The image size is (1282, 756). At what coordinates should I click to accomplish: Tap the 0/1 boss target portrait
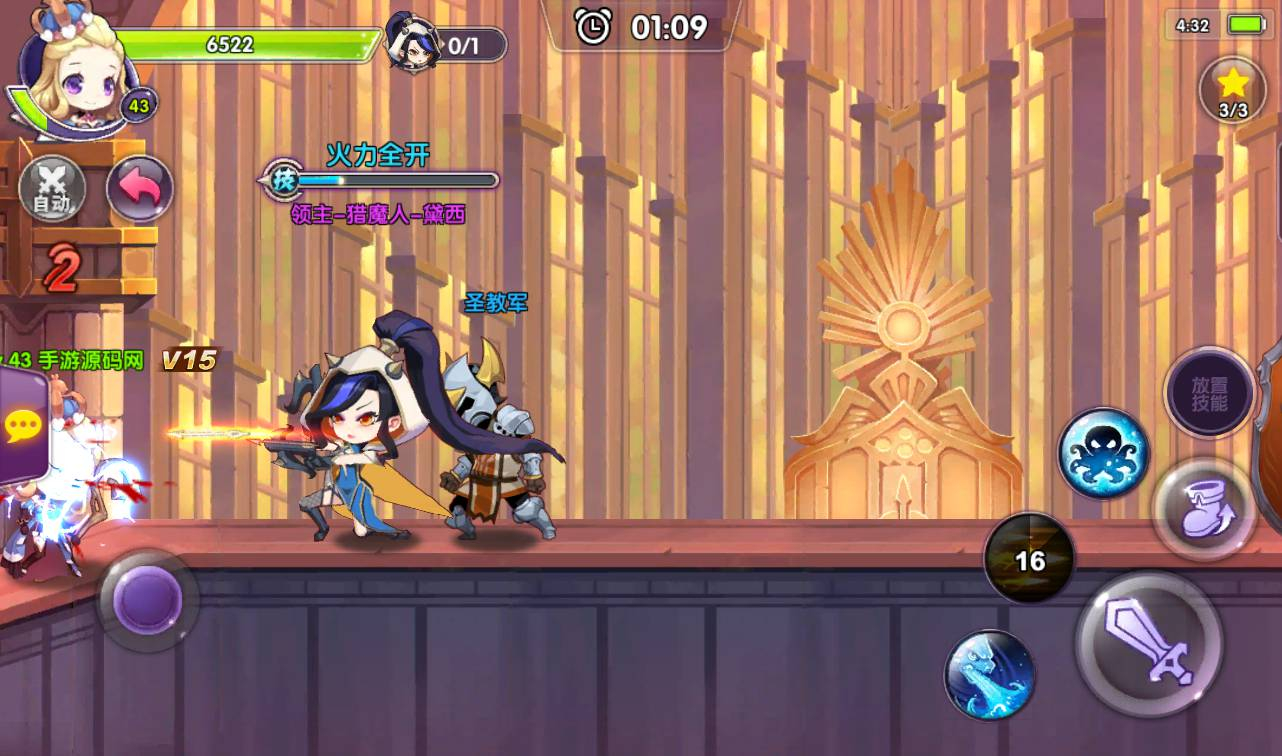(415, 44)
